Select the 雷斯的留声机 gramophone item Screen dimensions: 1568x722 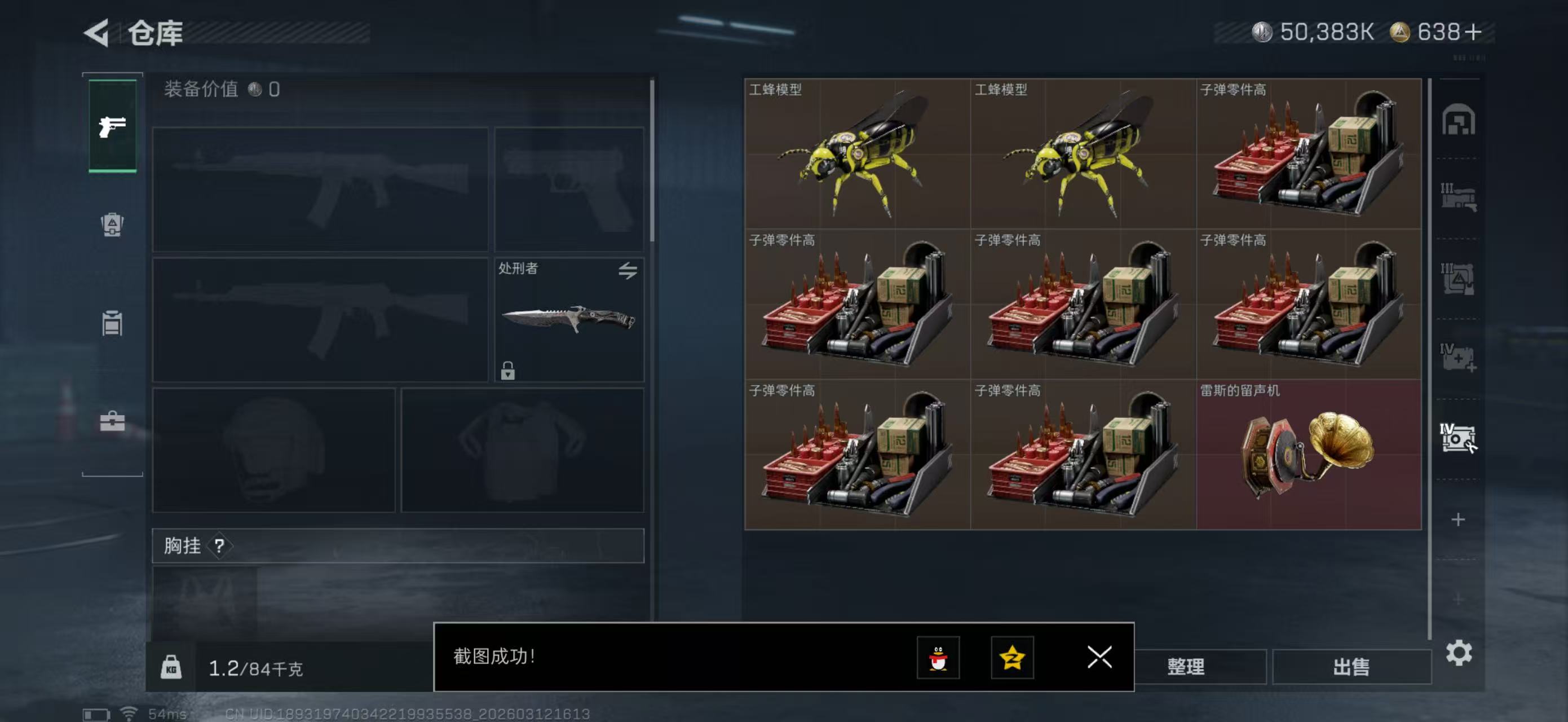coord(1309,454)
